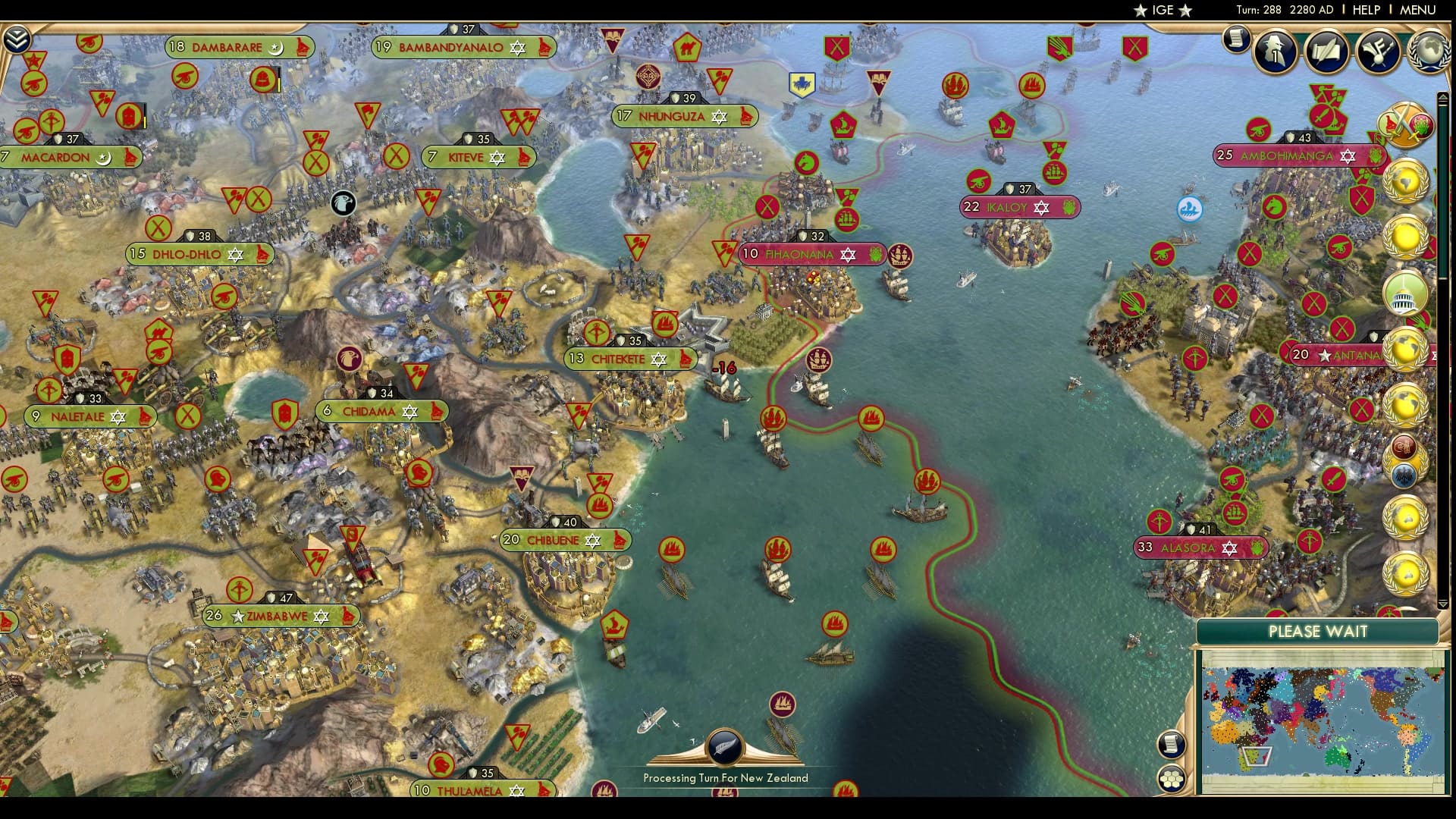Image resolution: width=1456 pixels, height=819 pixels.
Task: Open the HELP link in top bar
Action: click(1366, 10)
